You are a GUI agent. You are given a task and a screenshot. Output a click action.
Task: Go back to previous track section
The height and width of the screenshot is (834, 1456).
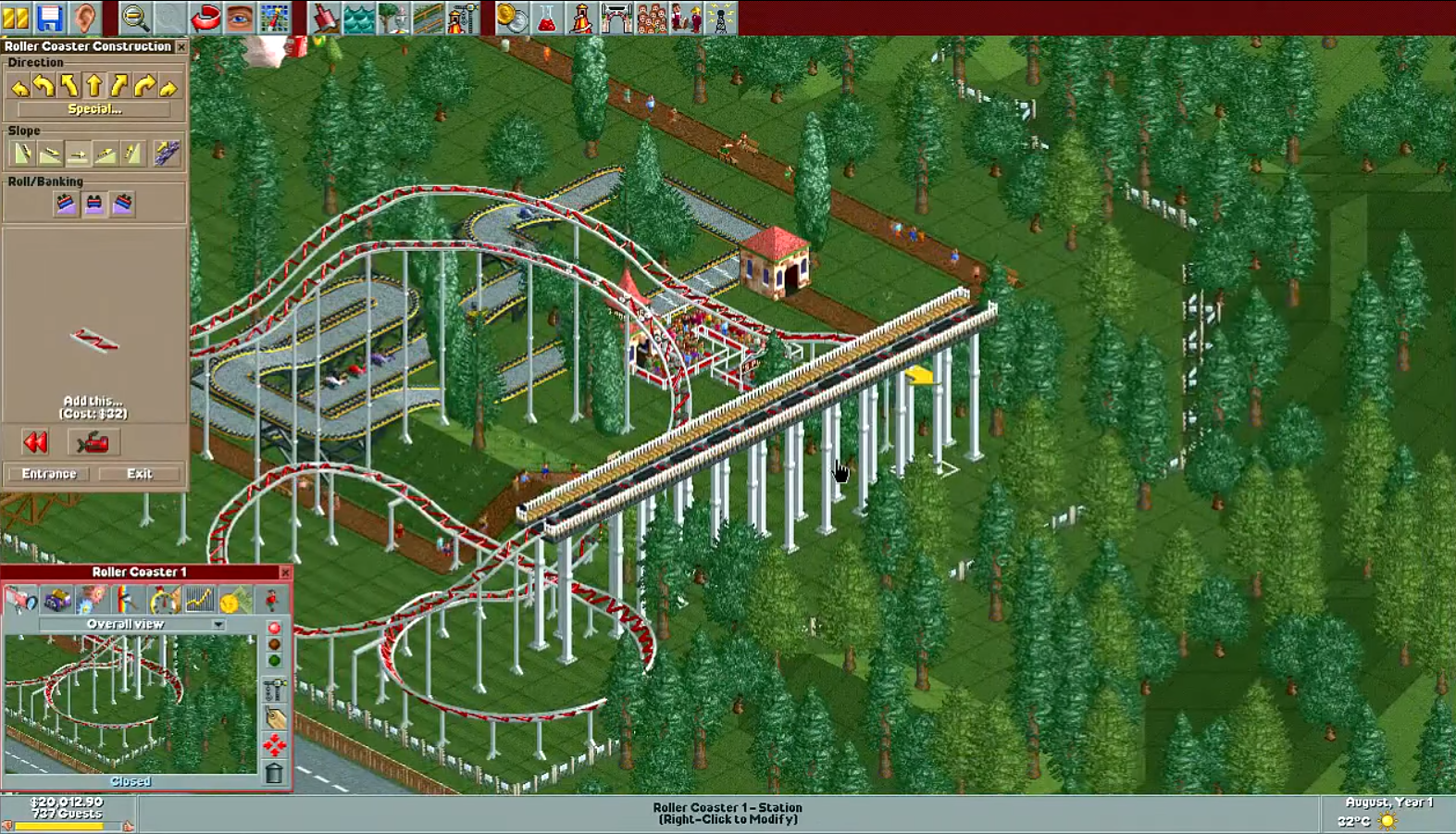click(35, 442)
